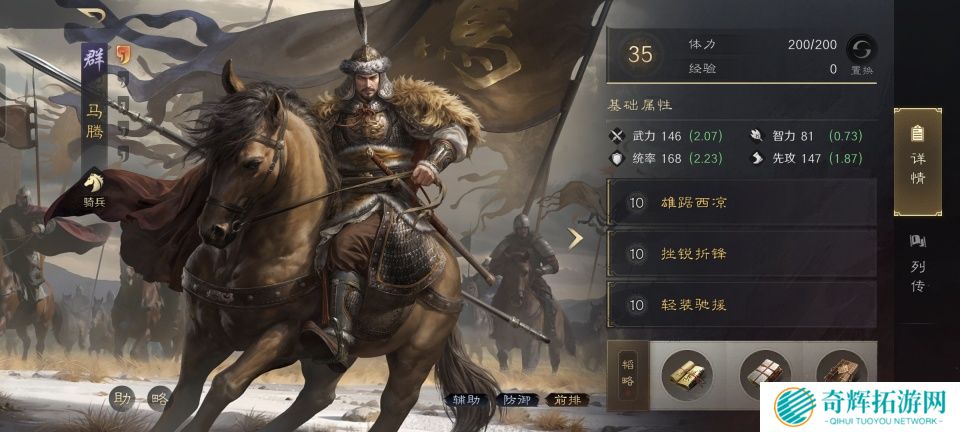Click the 助 round button
The image size is (960, 432).
click(x=123, y=398)
